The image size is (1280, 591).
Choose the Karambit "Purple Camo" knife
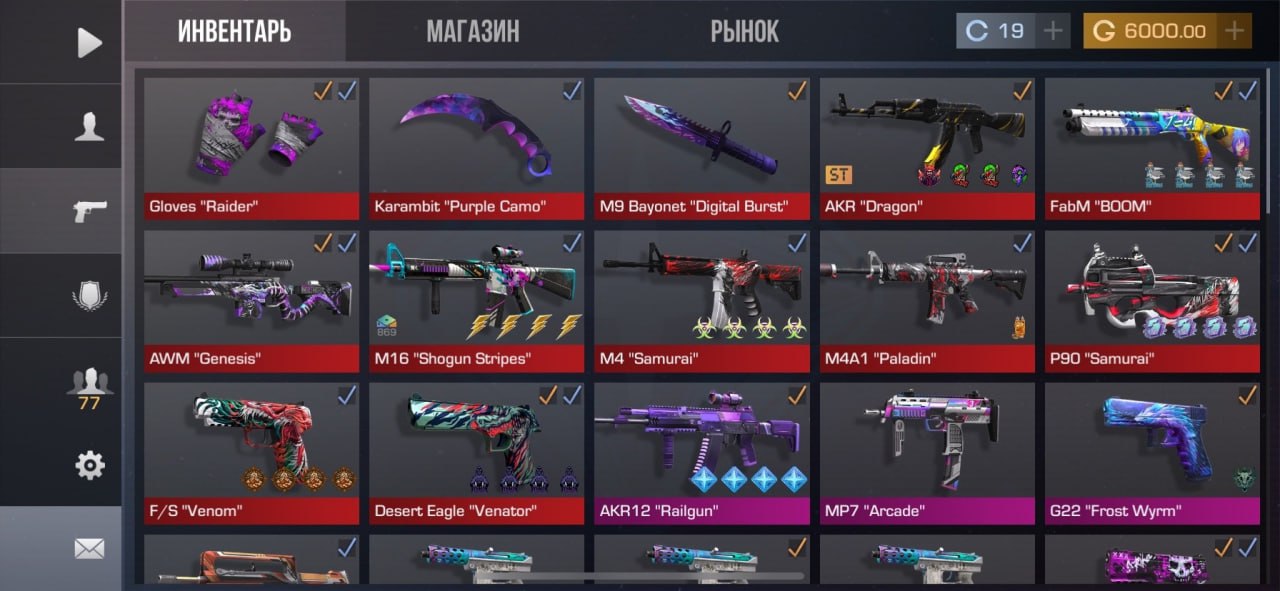[x=476, y=145]
